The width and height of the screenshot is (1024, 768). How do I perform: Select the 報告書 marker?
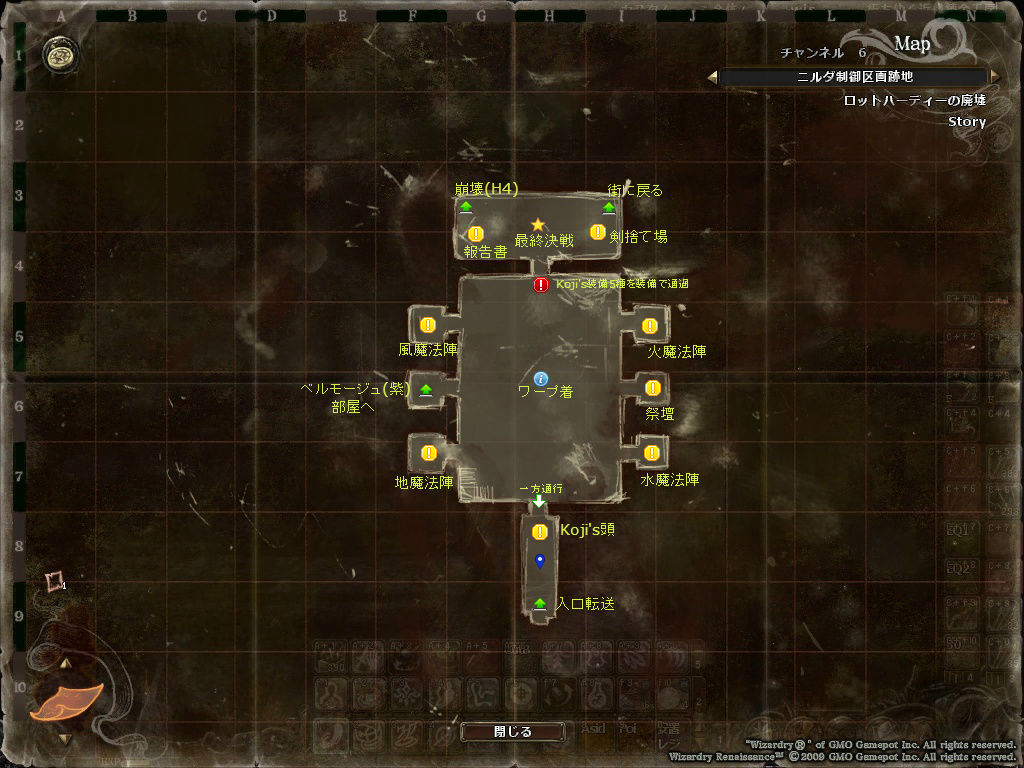pos(476,234)
